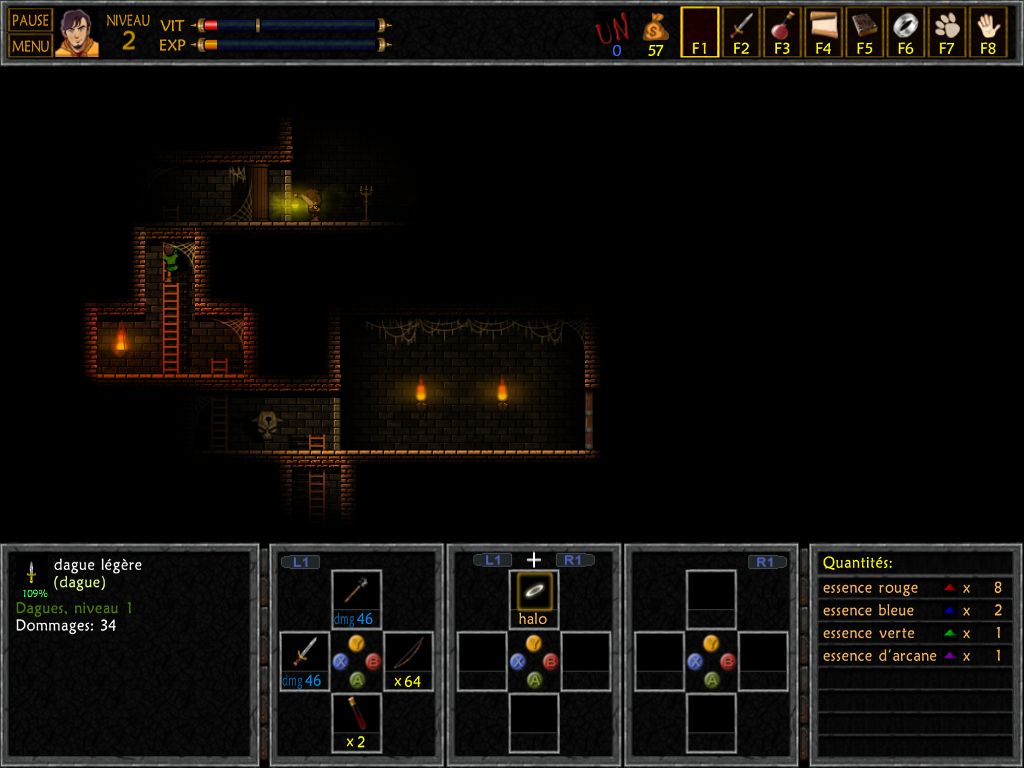
Task: Open the F7 paw print tab
Action: pos(946,31)
